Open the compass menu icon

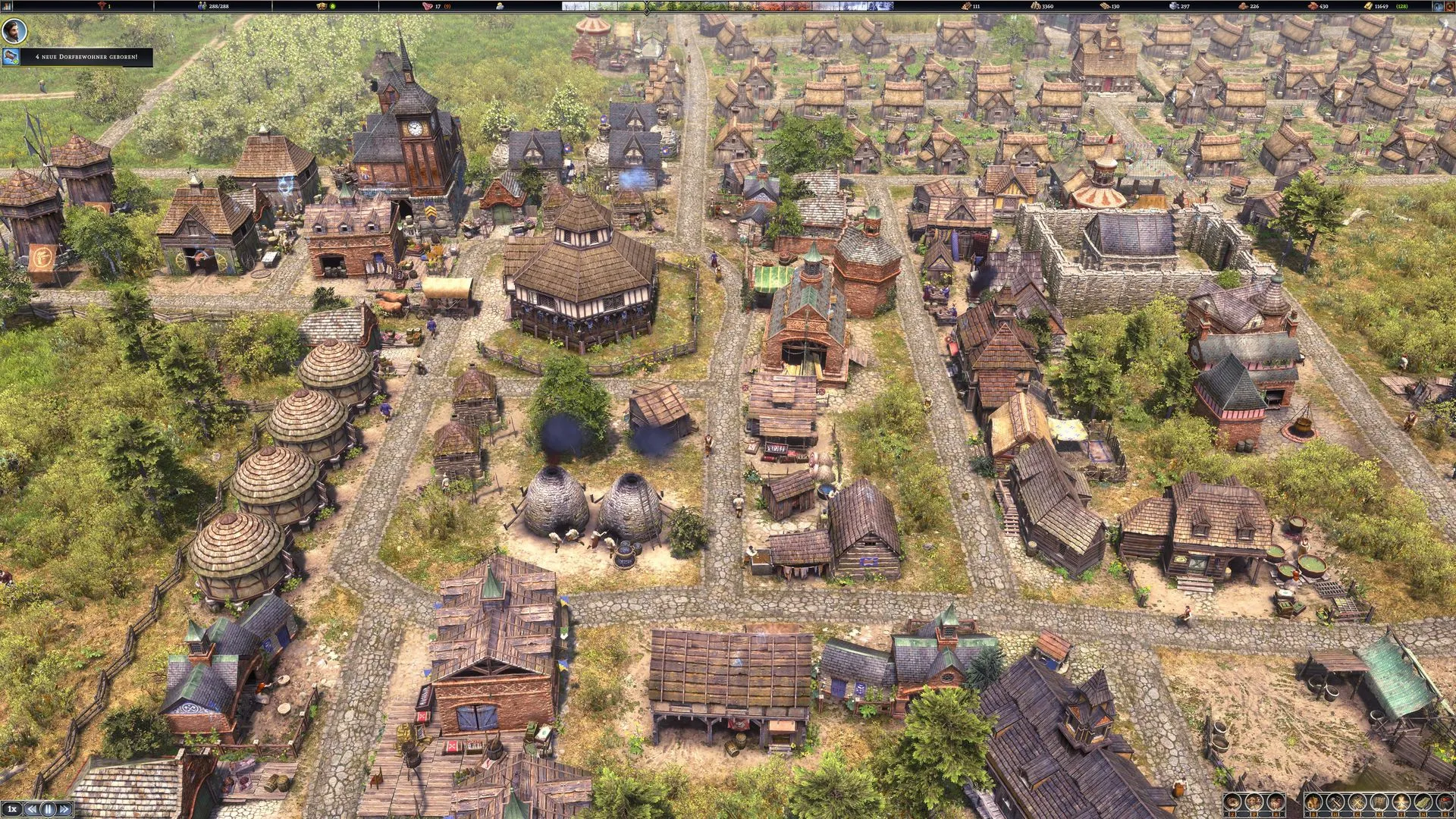(x=1232, y=801)
